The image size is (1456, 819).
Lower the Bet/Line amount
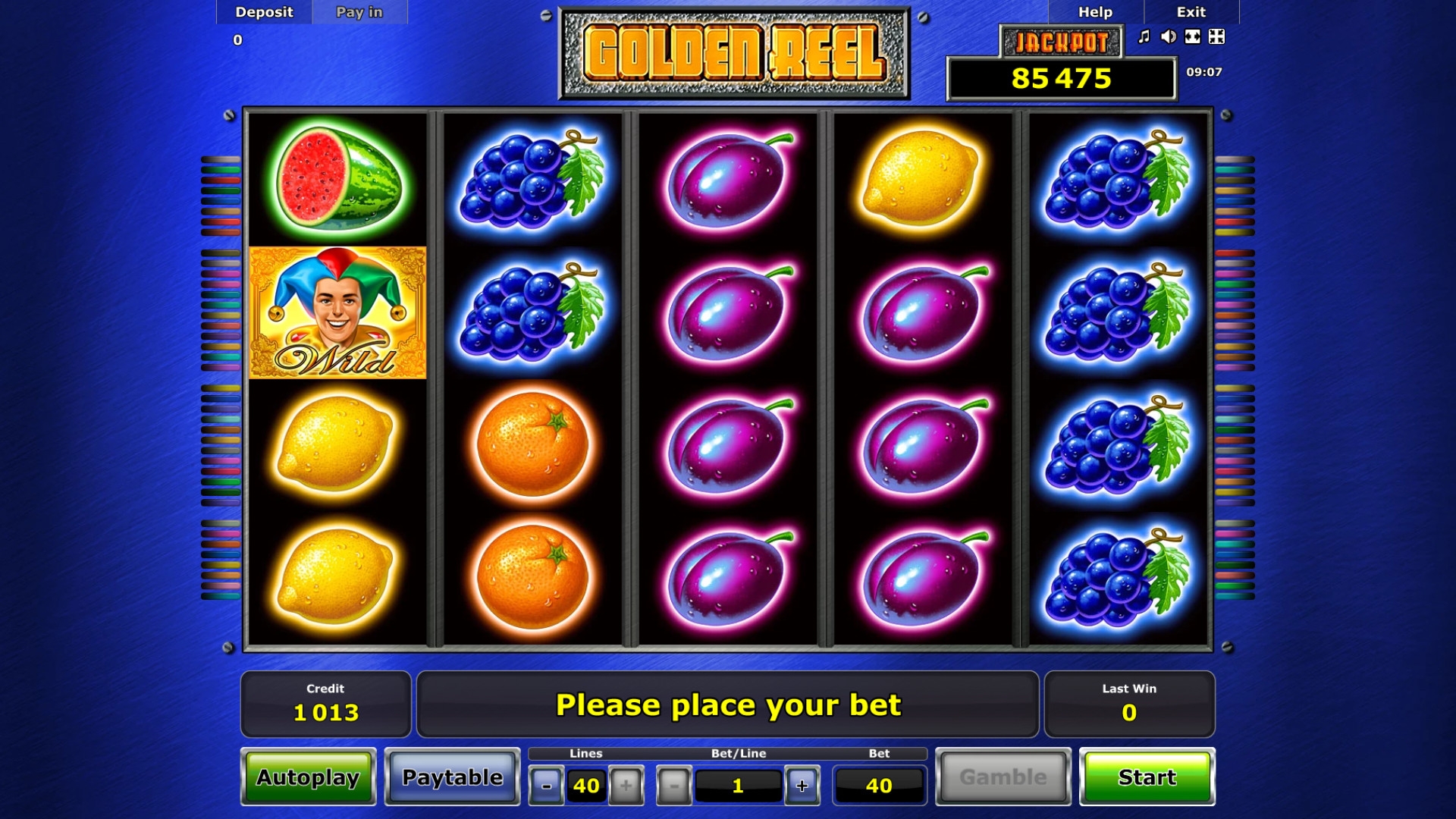pos(673,786)
